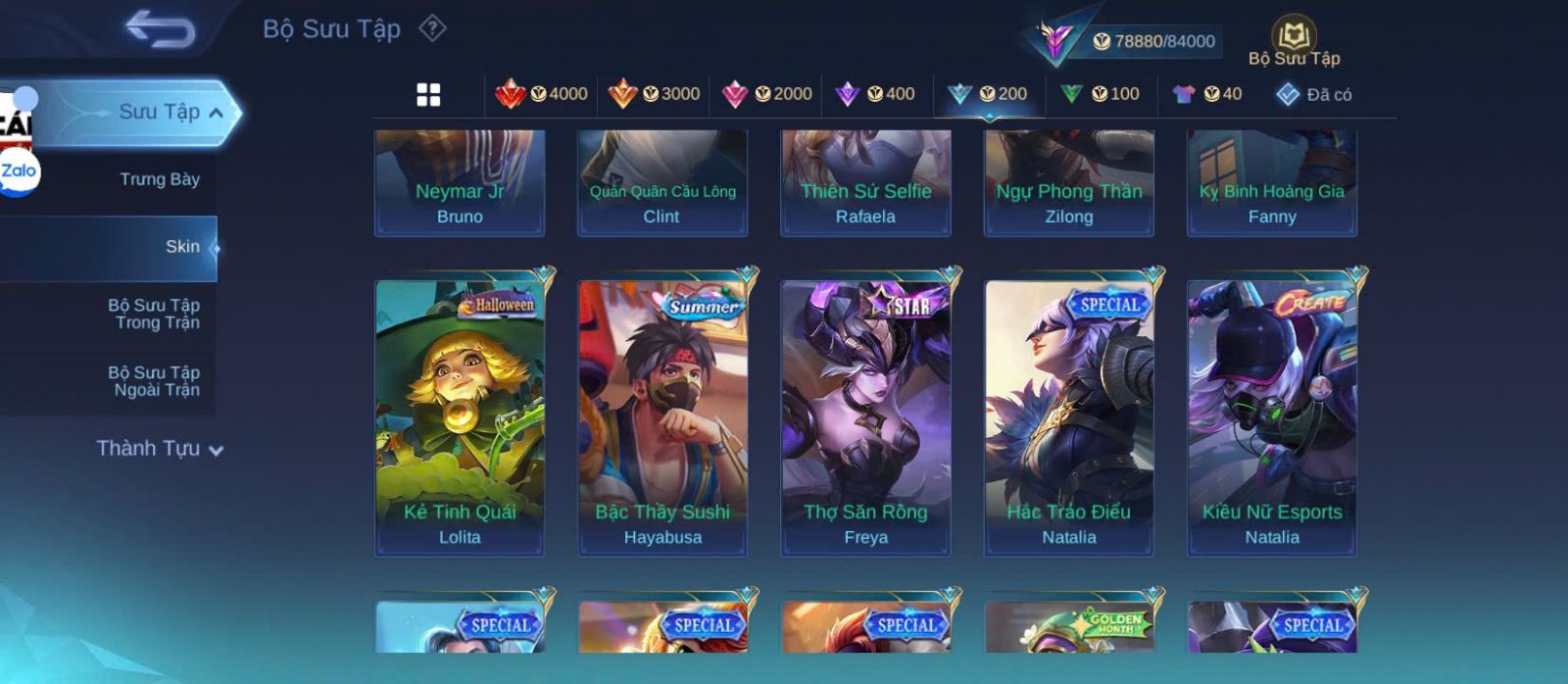This screenshot has width=1568, height=684.
Task: Go back using the return arrow
Action: pyautogui.click(x=160, y=29)
